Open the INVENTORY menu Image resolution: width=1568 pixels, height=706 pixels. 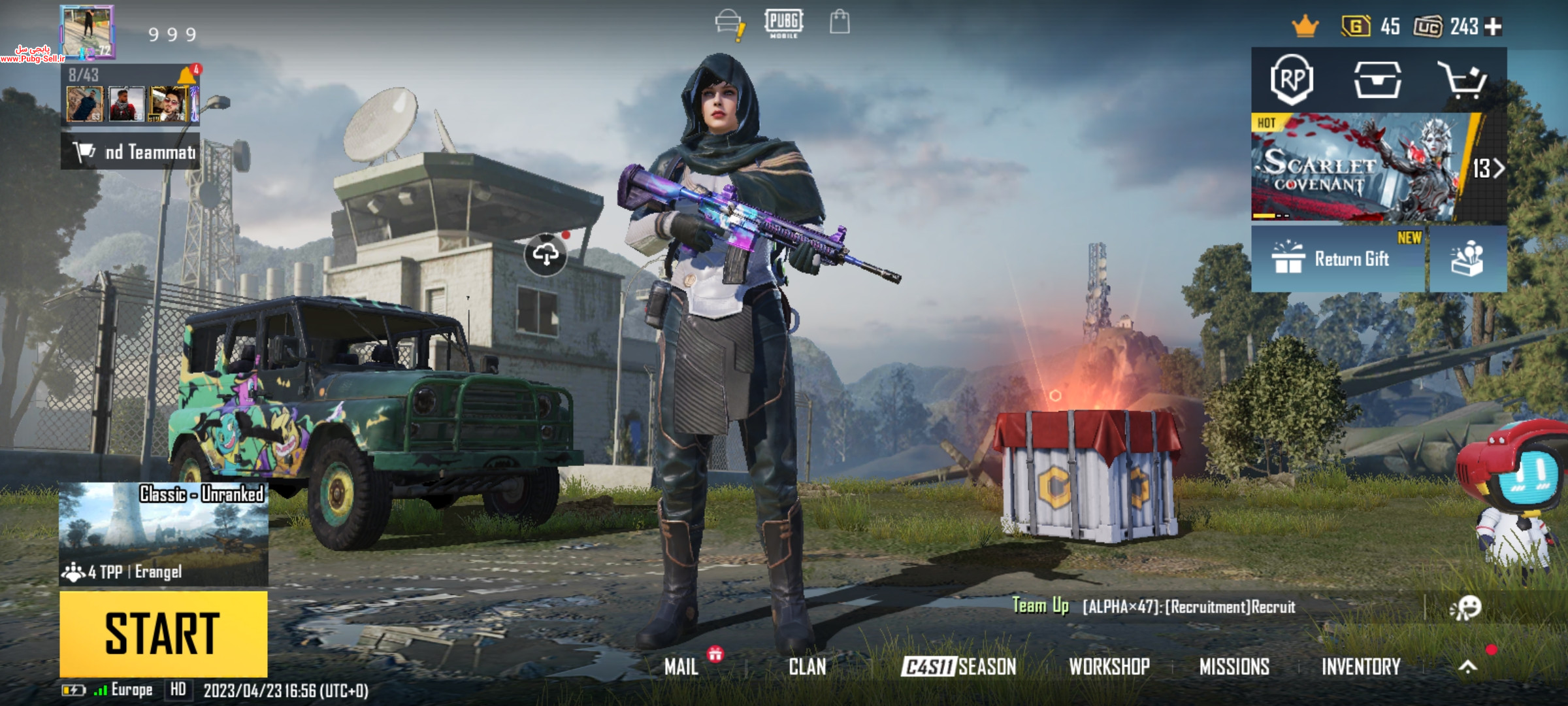[x=1361, y=666]
